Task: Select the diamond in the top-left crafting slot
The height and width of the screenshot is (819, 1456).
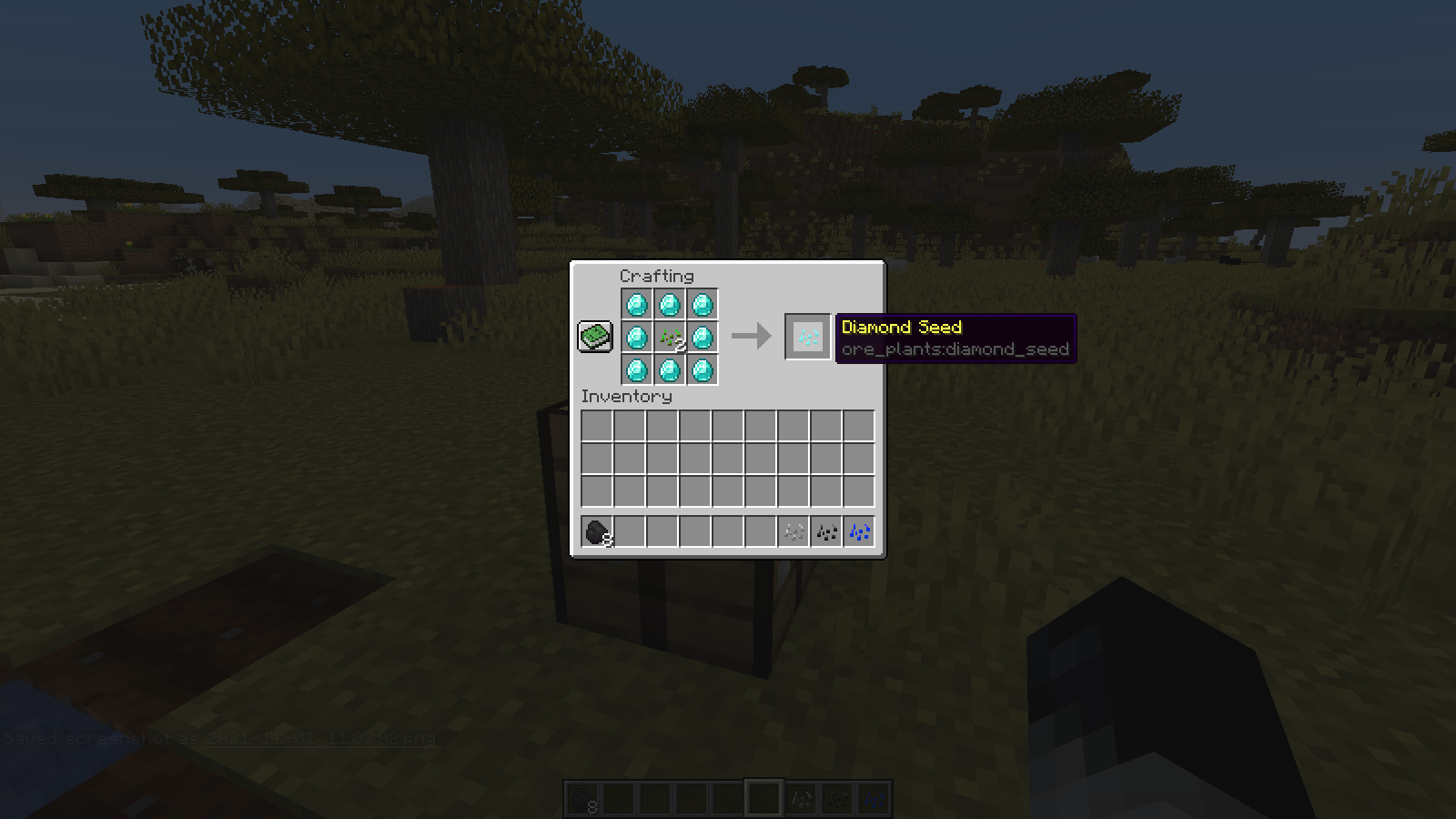Action: 637,305
